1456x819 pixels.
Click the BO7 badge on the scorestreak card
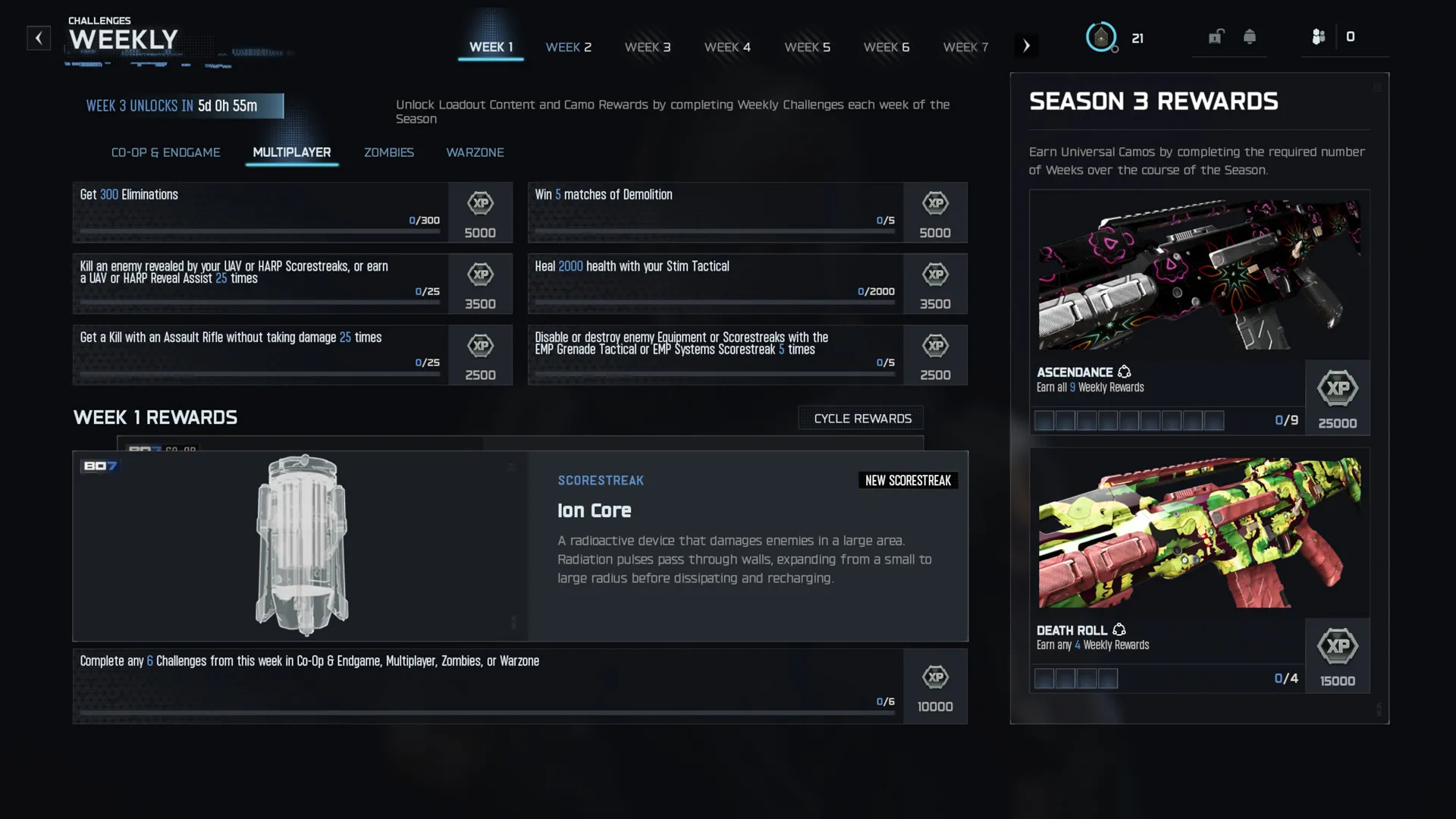(x=99, y=466)
